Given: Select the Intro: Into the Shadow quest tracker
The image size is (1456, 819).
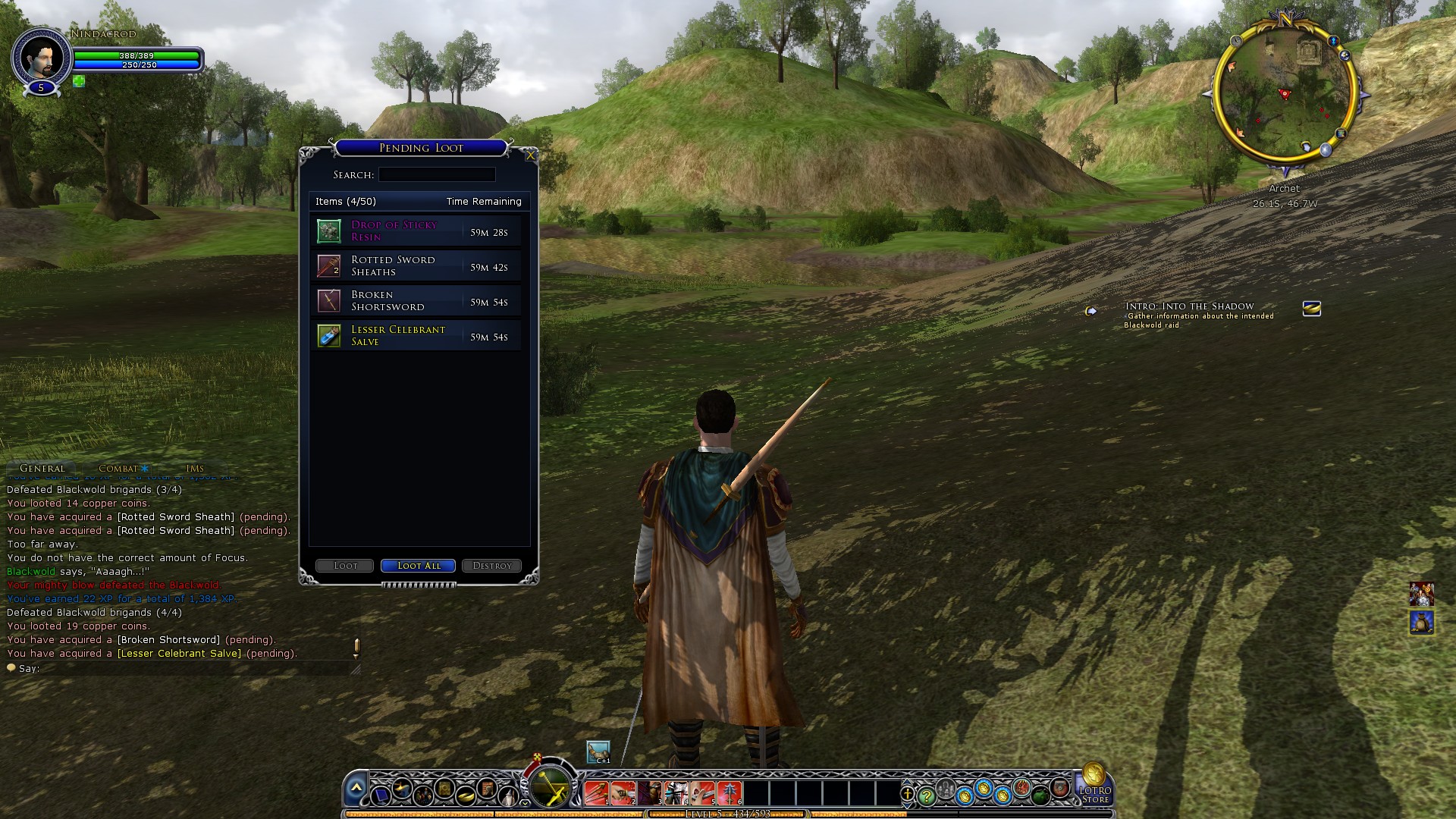Looking at the screenshot, I should pyautogui.click(x=1189, y=306).
